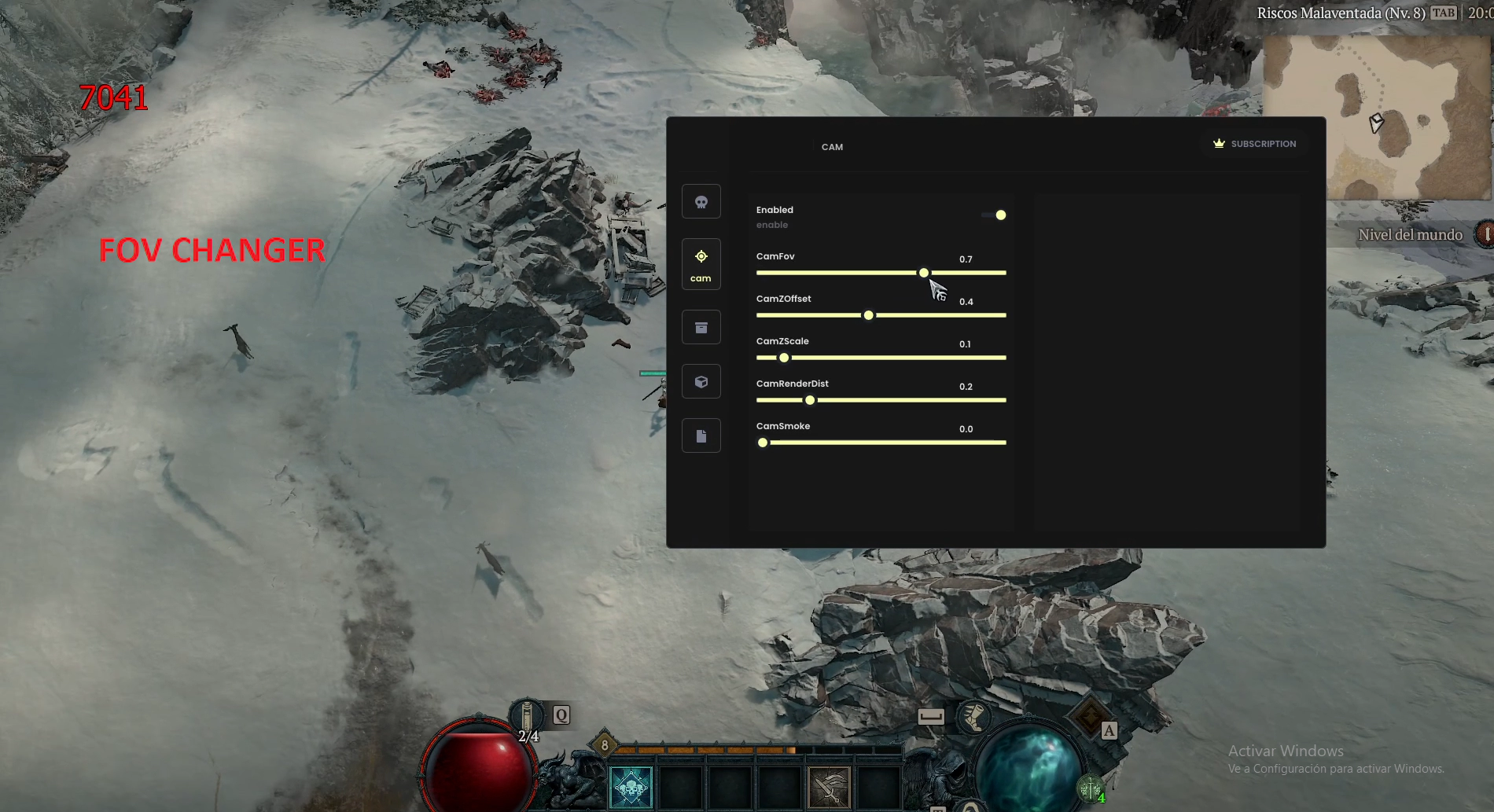Select the skull skill icon on the action bar
Image resolution: width=1494 pixels, height=812 pixels.
(630, 788)
